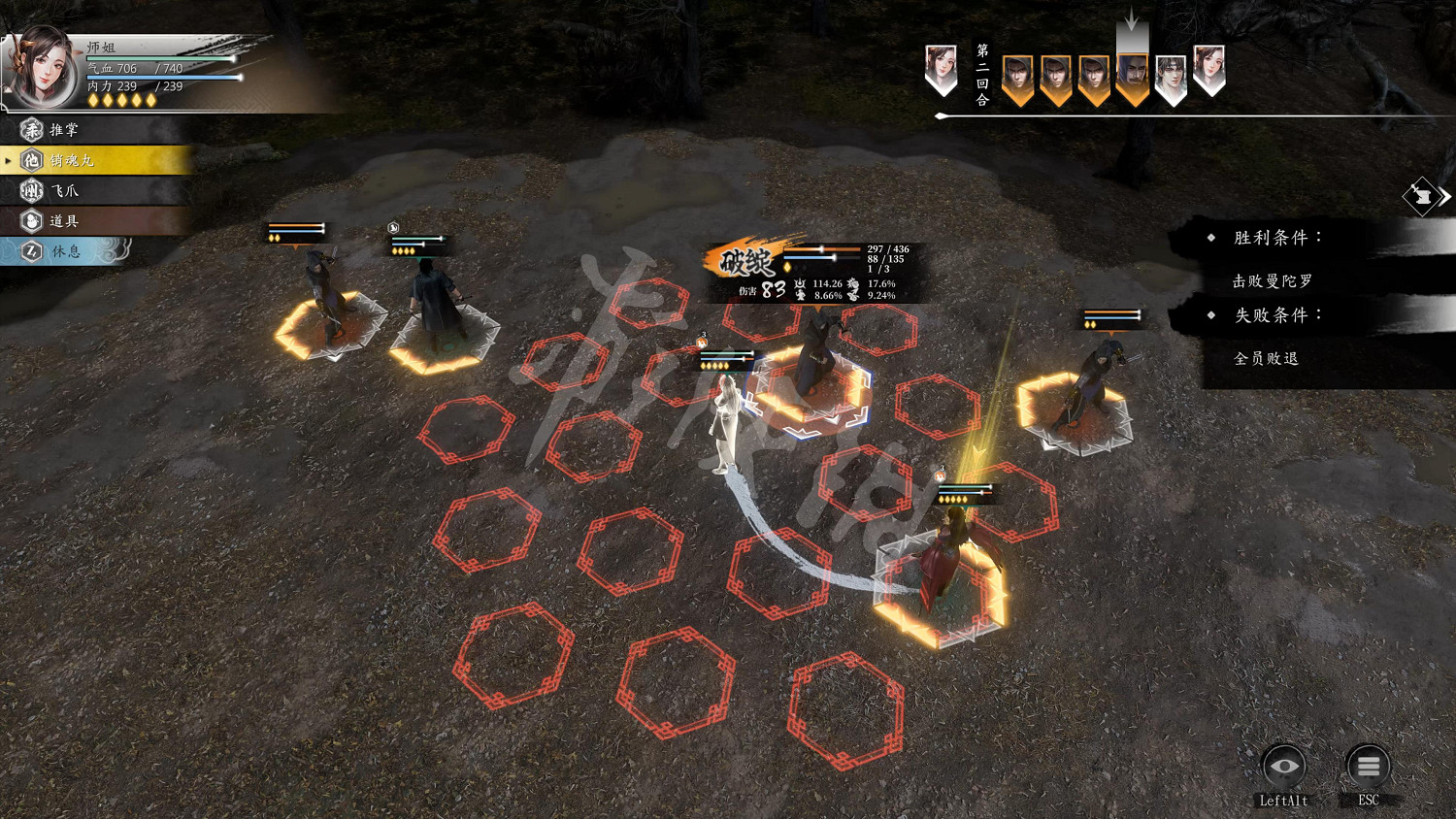This screenshot has width=1456, height=819.
Task: Select the highlighted 销魂丸 skill entry
Action: click(x=73, y=160)
